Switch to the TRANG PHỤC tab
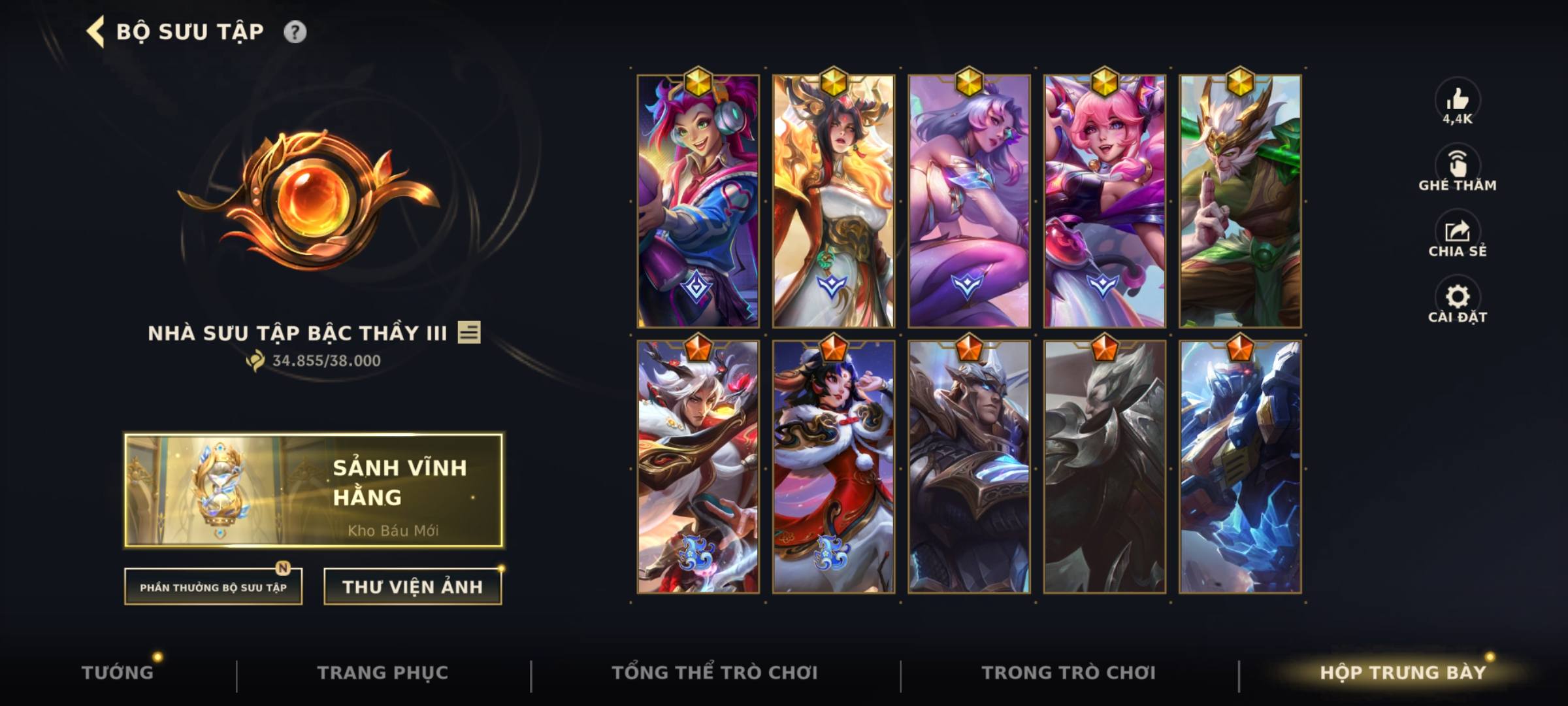1568x706 pixels. click(383, 672)
